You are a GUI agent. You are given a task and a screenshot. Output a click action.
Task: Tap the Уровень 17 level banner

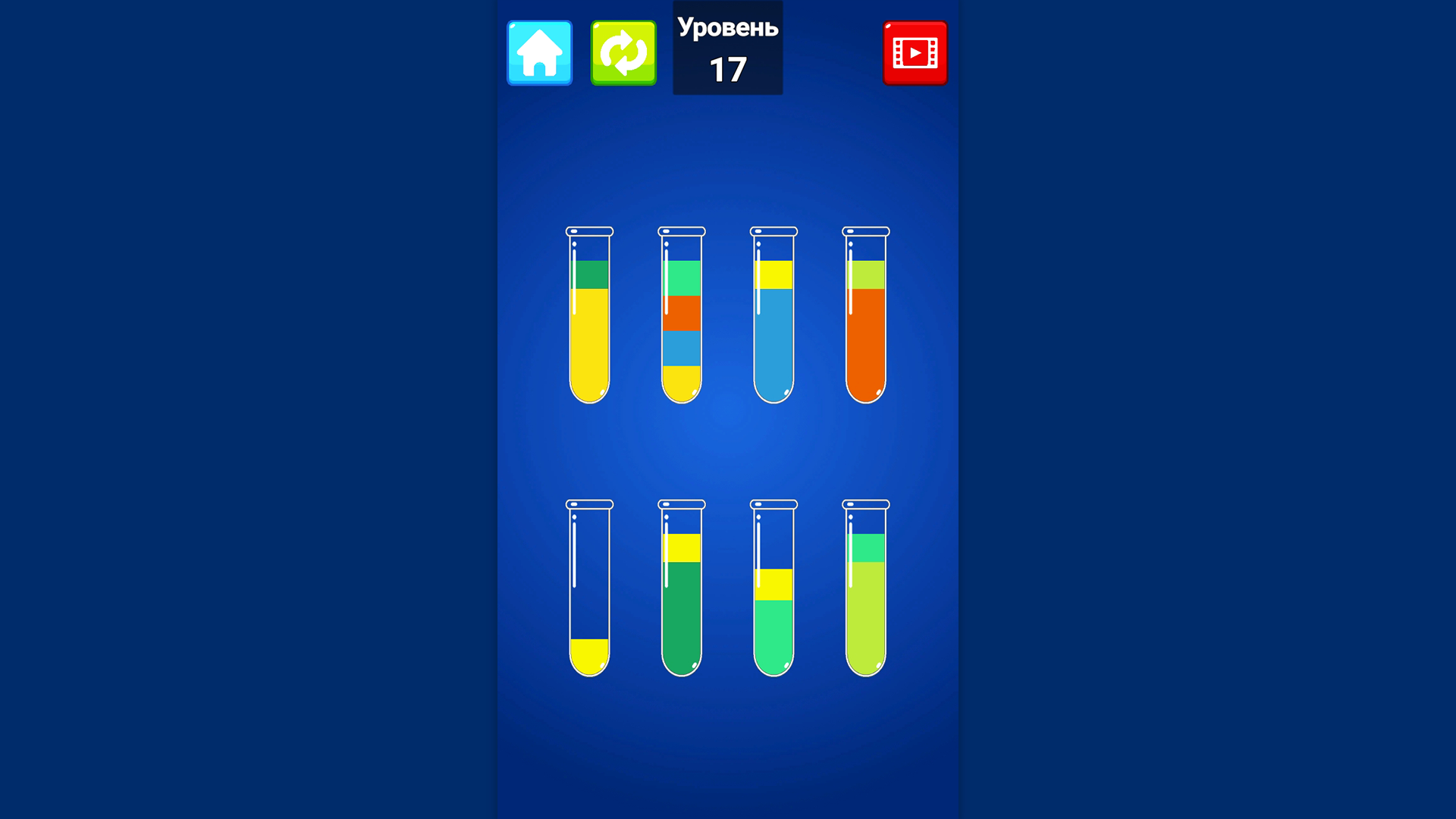(x=727, y=48)
